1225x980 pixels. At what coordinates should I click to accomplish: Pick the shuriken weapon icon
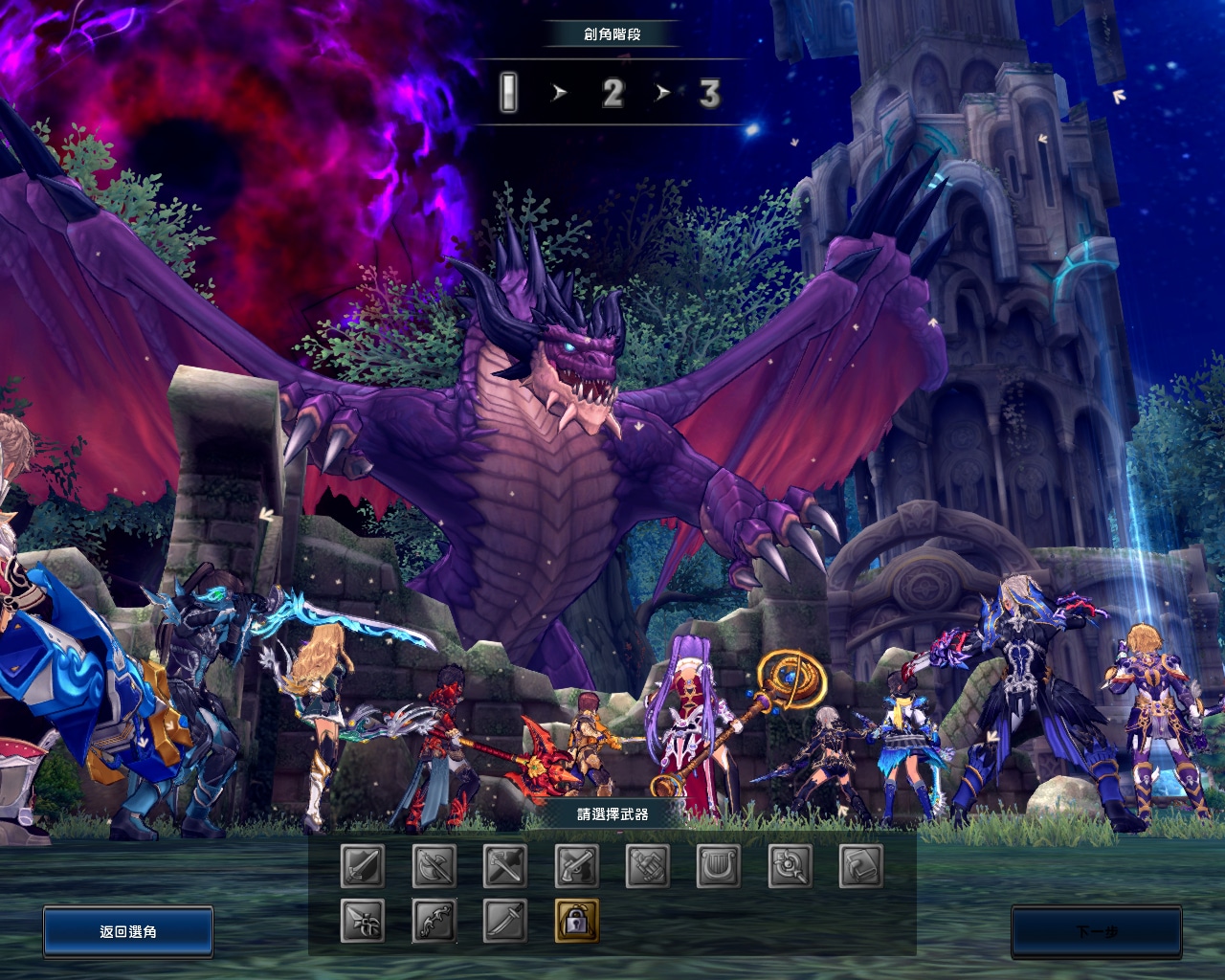click(x=363, y=921)
